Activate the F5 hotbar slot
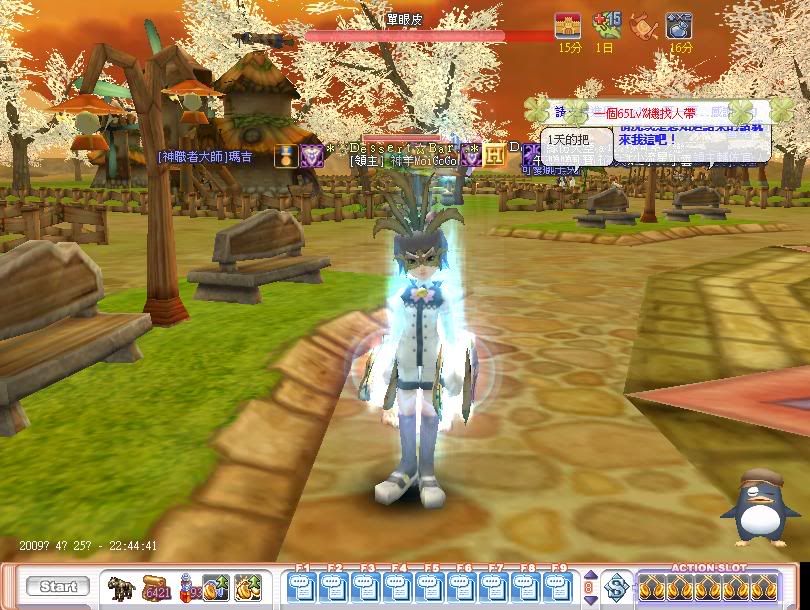This screenshot has height=610, width=810. (x=431, y=587)
